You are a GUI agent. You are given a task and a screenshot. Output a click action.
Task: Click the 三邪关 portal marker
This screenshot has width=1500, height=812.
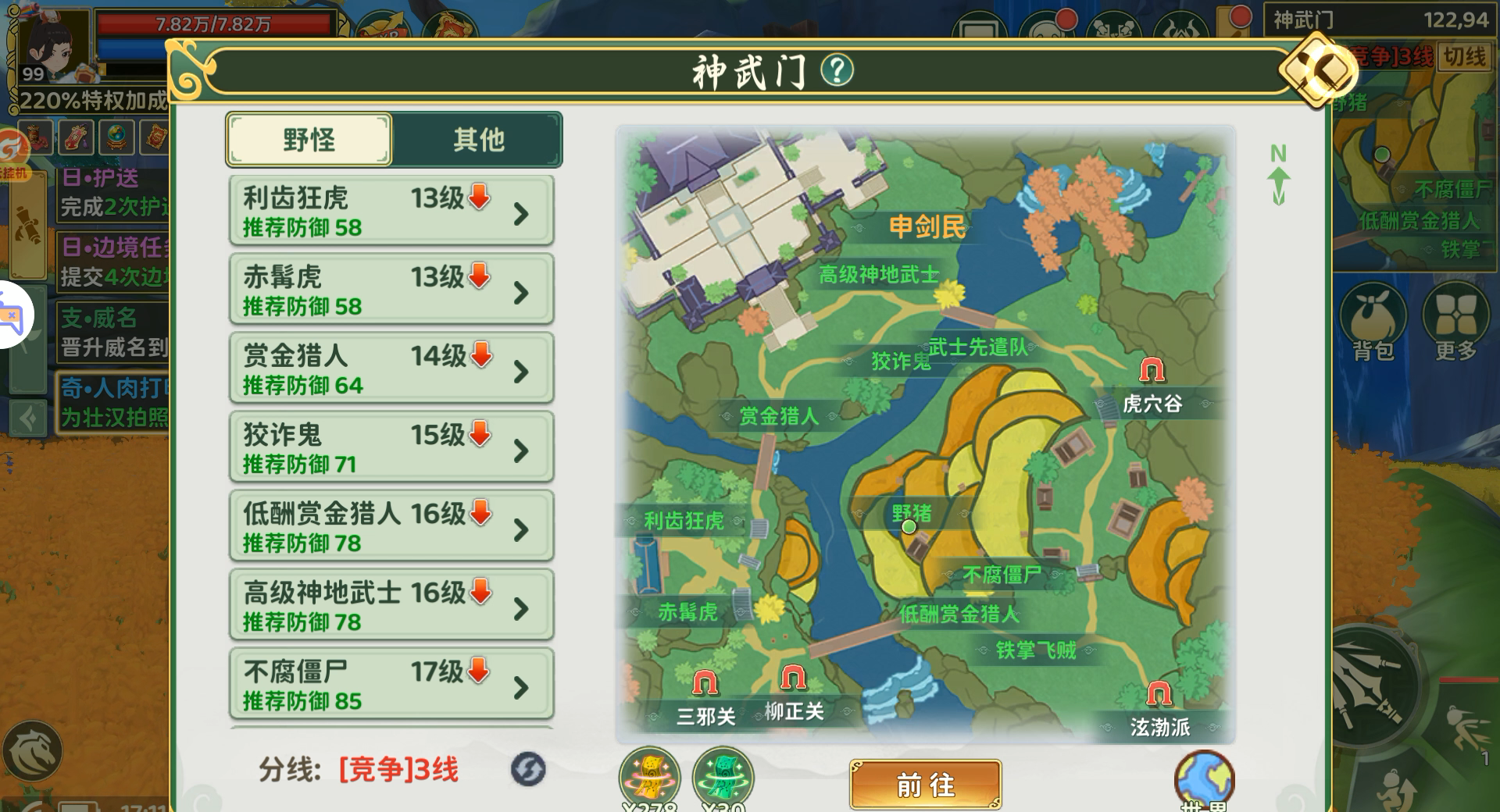click(705, 684)
